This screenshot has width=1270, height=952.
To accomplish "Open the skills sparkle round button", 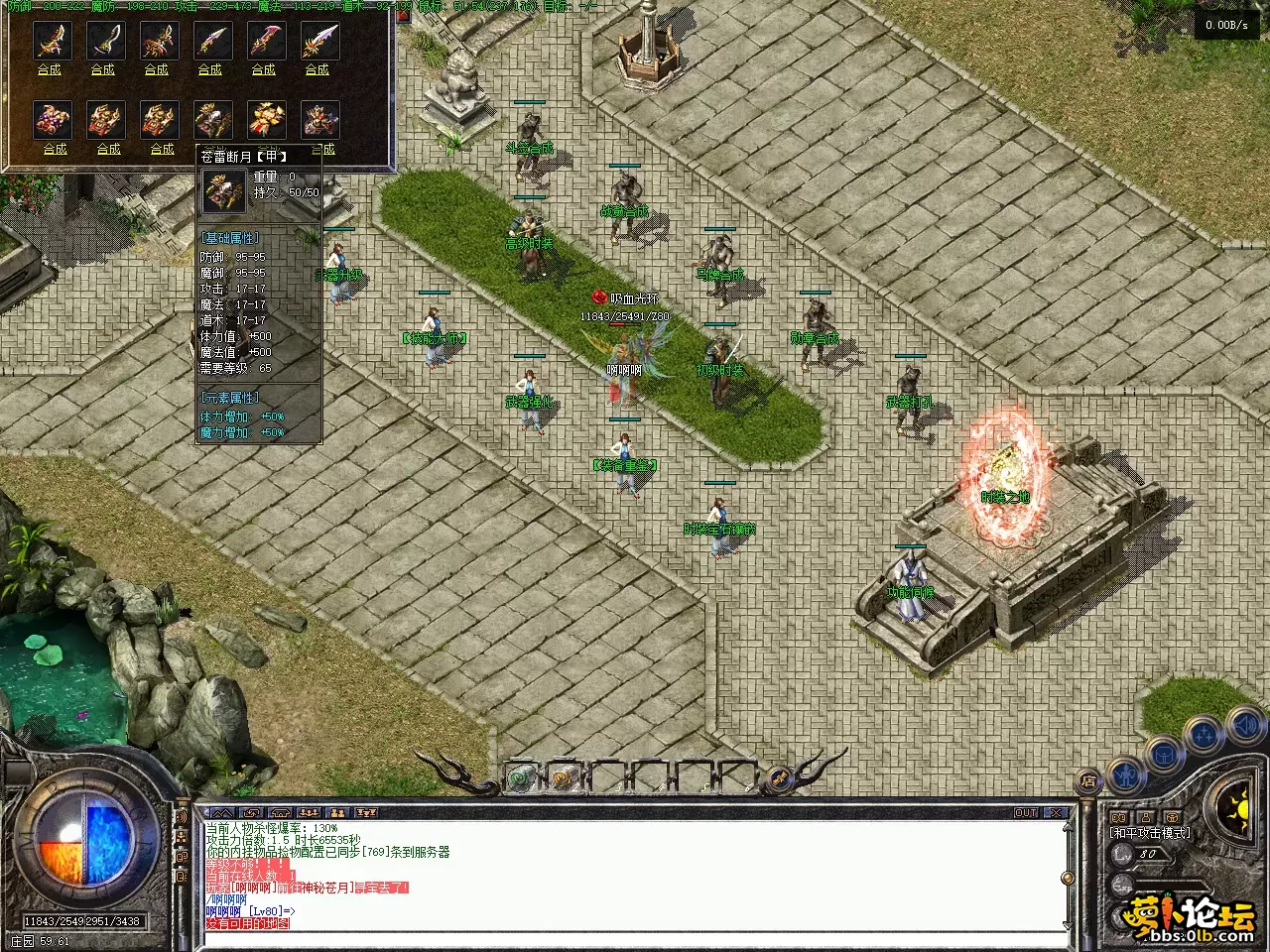I will pyautogui.click(x=1205, y=736).
